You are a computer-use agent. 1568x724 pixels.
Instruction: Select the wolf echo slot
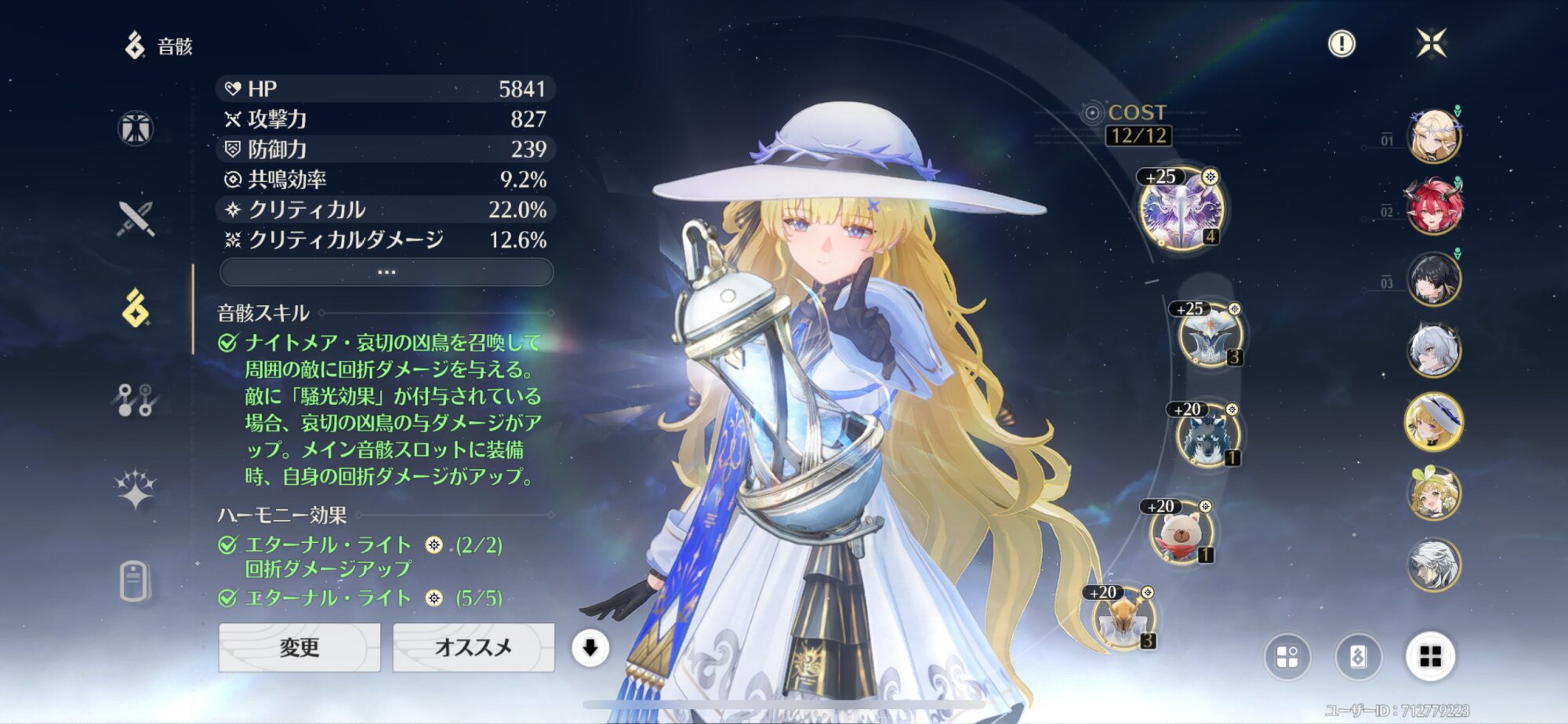point(1207,436)
